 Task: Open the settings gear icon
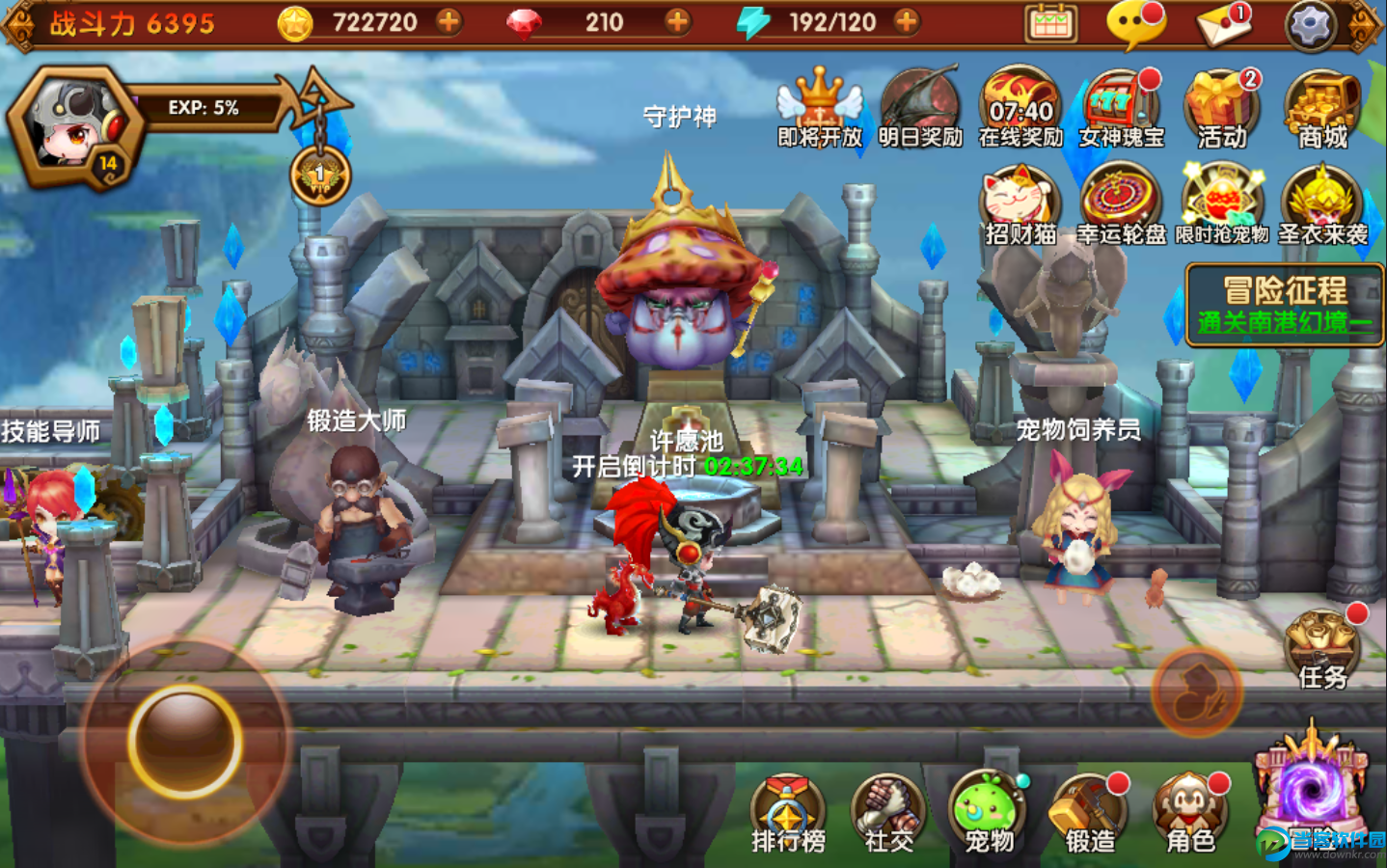(x=1310, y=24)
